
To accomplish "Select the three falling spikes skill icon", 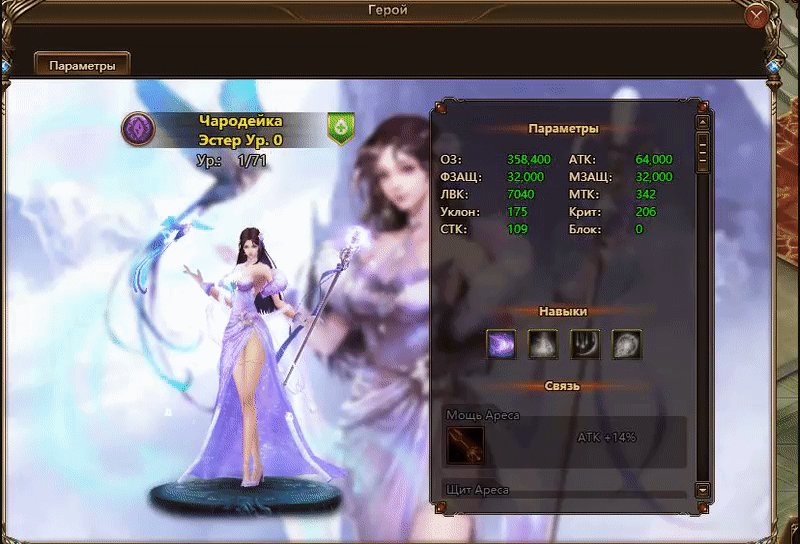I will (585, 344).
